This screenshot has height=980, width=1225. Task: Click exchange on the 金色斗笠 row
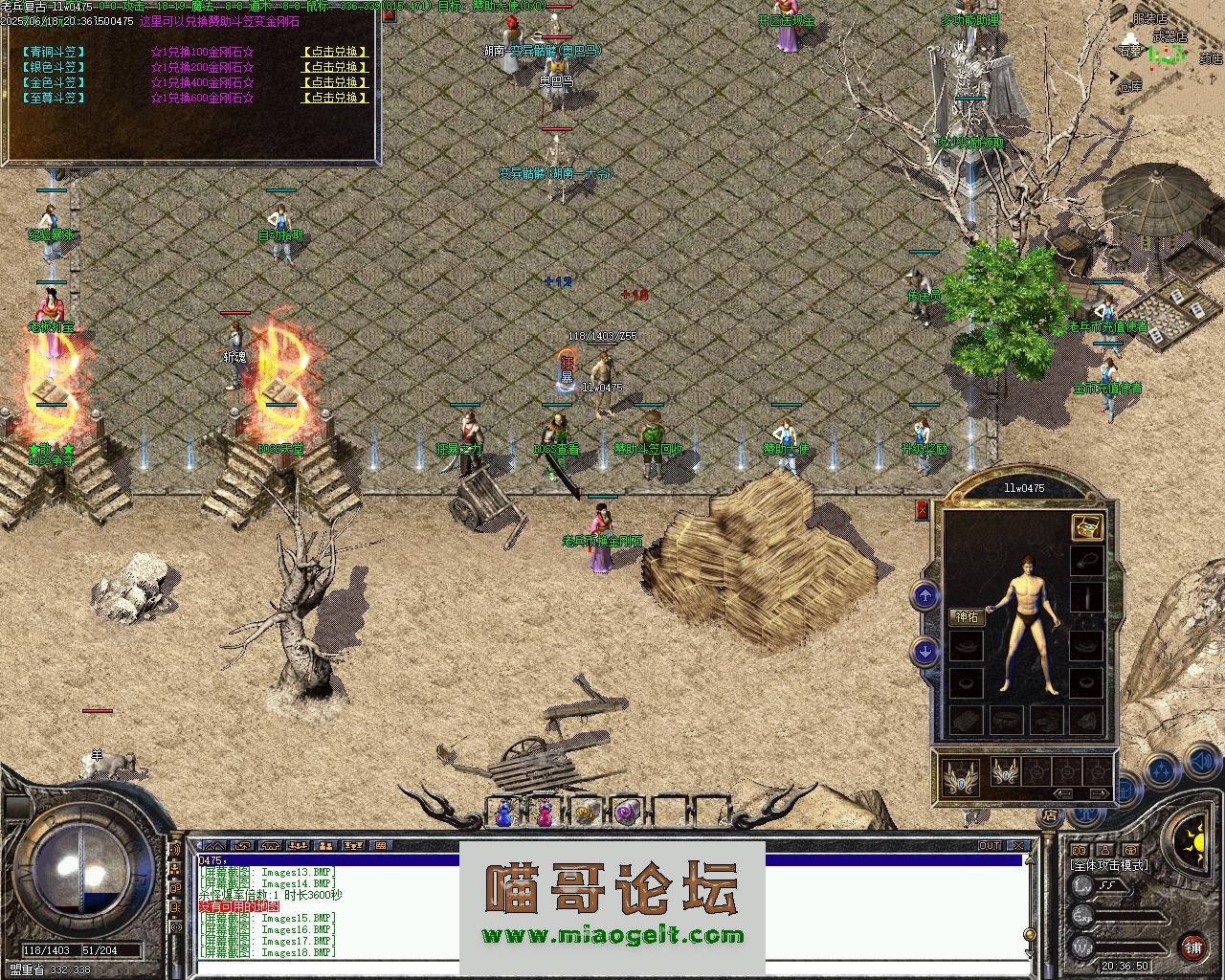tap(334, 82)
